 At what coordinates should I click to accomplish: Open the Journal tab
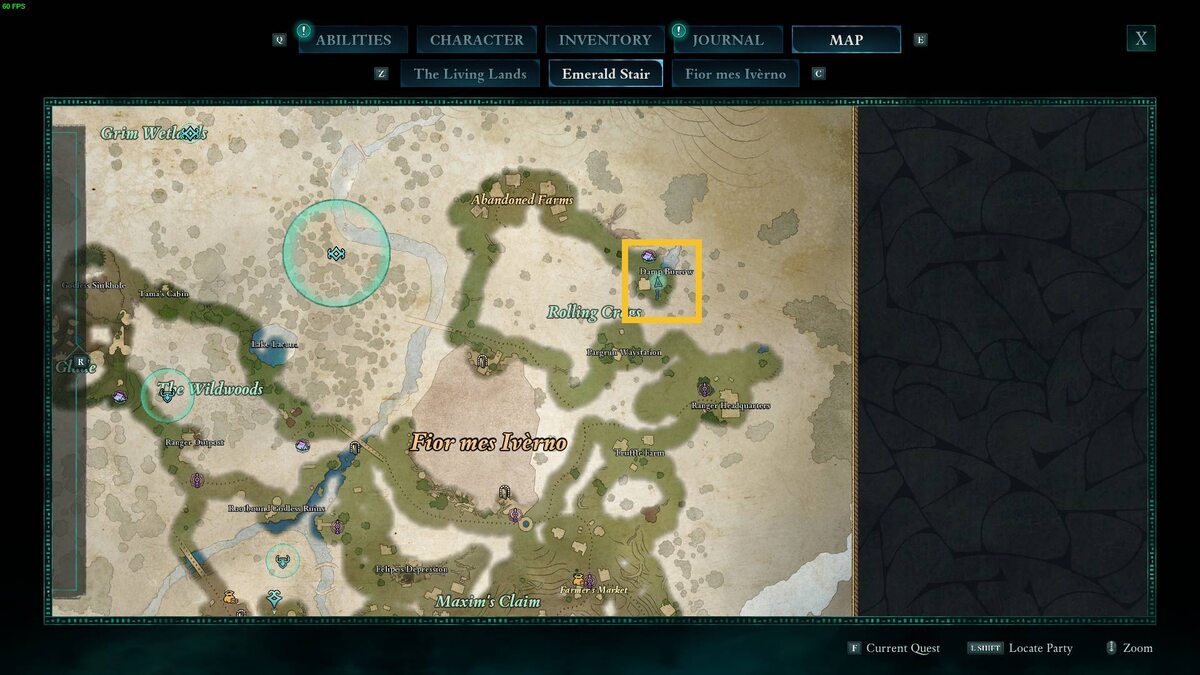tap(727, 40)
